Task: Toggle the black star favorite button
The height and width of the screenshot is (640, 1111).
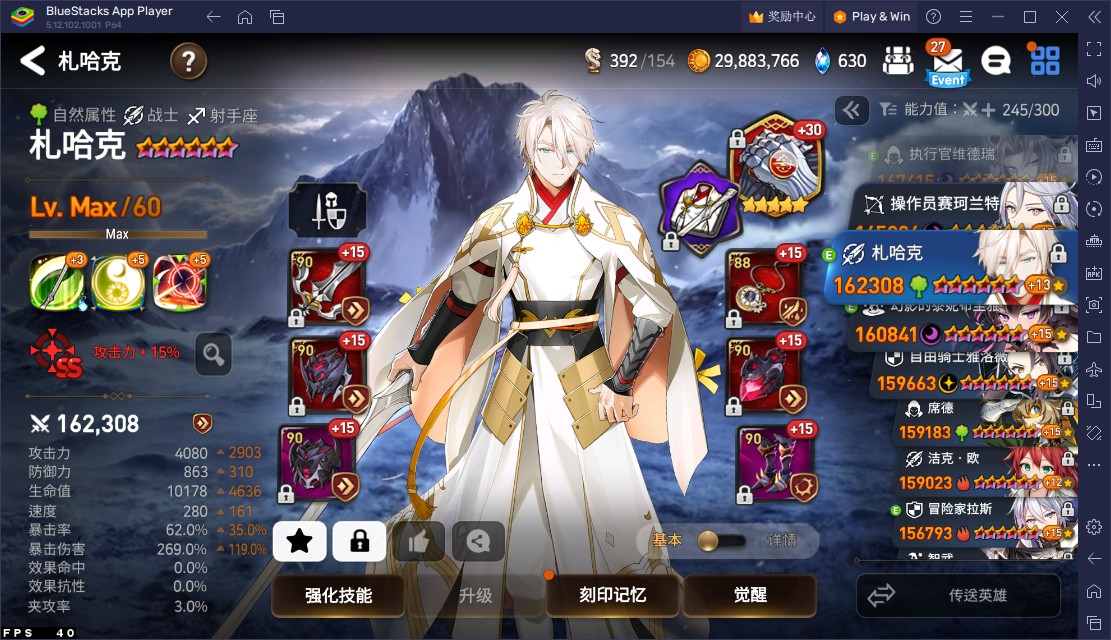Action: click(299, 542)
